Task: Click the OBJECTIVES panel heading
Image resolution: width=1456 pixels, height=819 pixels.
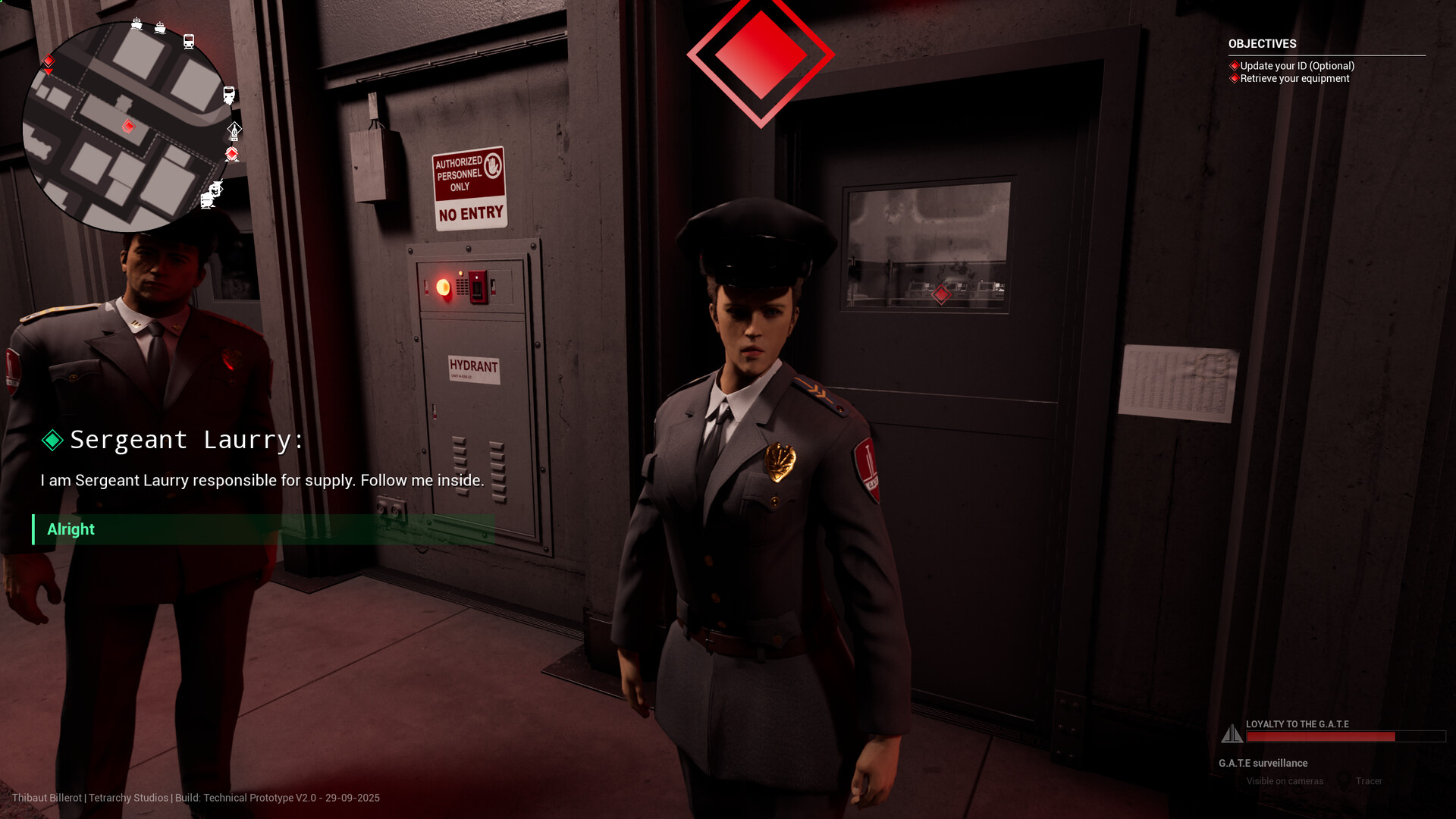Action: pos(1262,44)
